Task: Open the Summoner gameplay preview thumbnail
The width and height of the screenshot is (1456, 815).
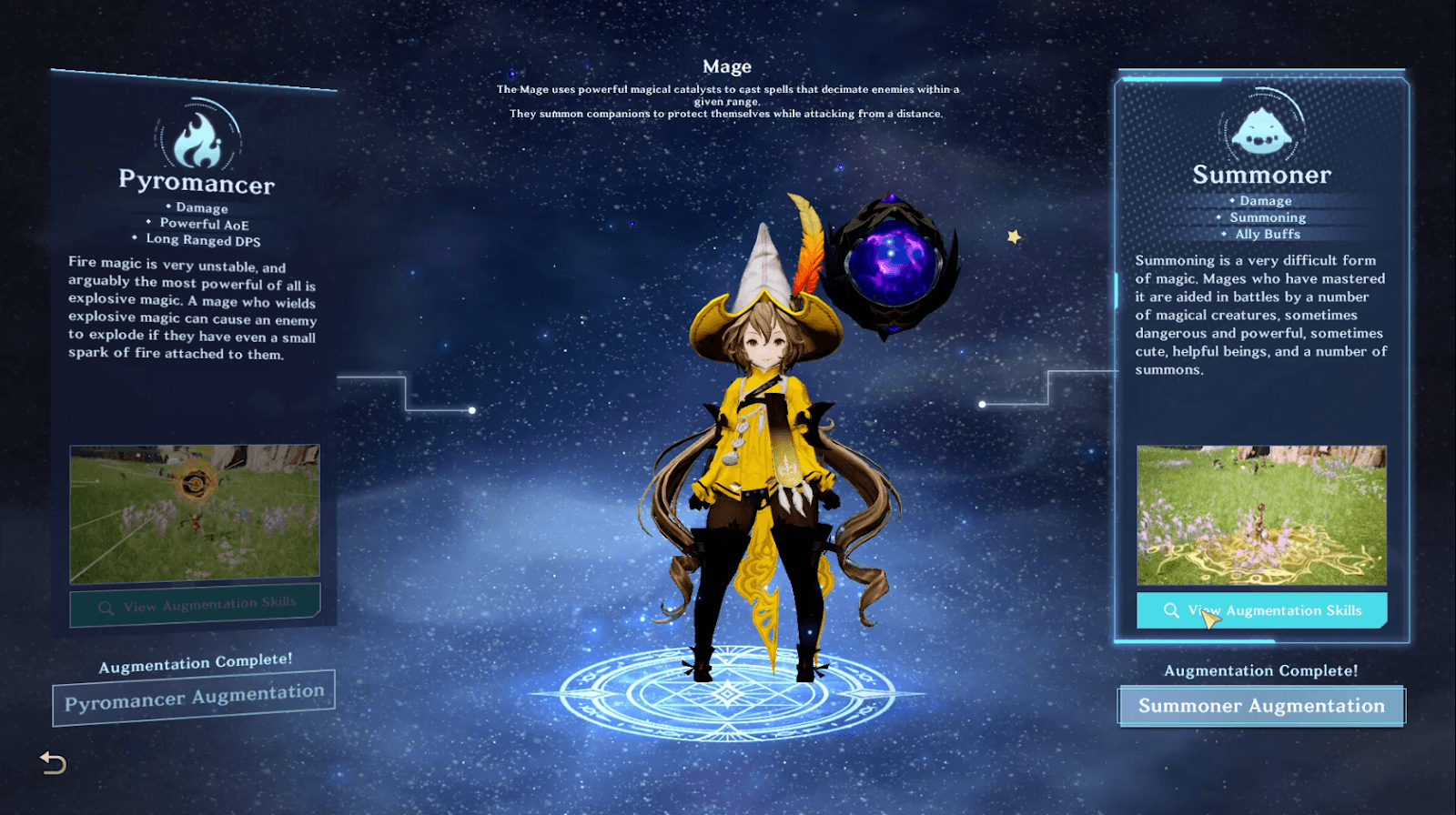Action: (1262, 516)
